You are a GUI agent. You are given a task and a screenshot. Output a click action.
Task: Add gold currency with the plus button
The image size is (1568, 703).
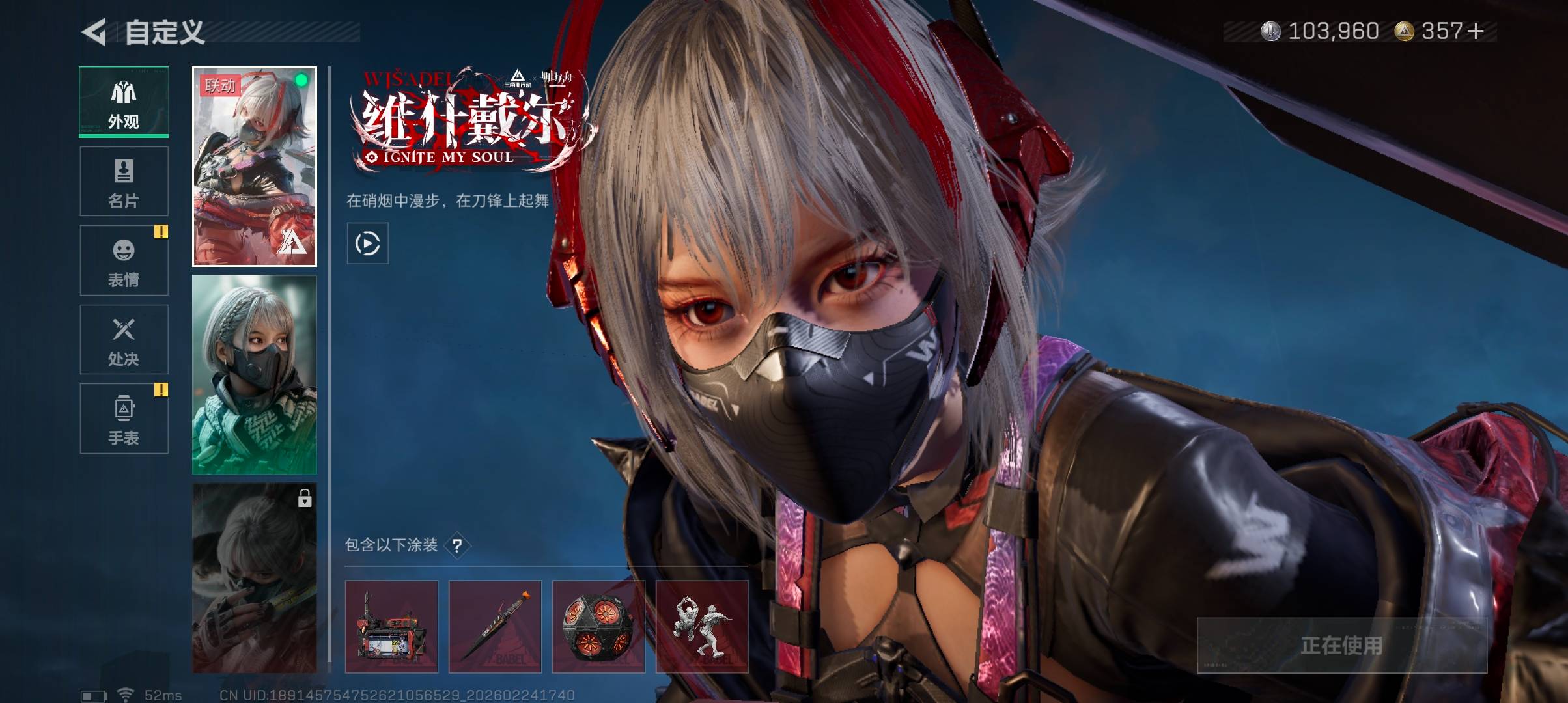tap(1476, 31)
